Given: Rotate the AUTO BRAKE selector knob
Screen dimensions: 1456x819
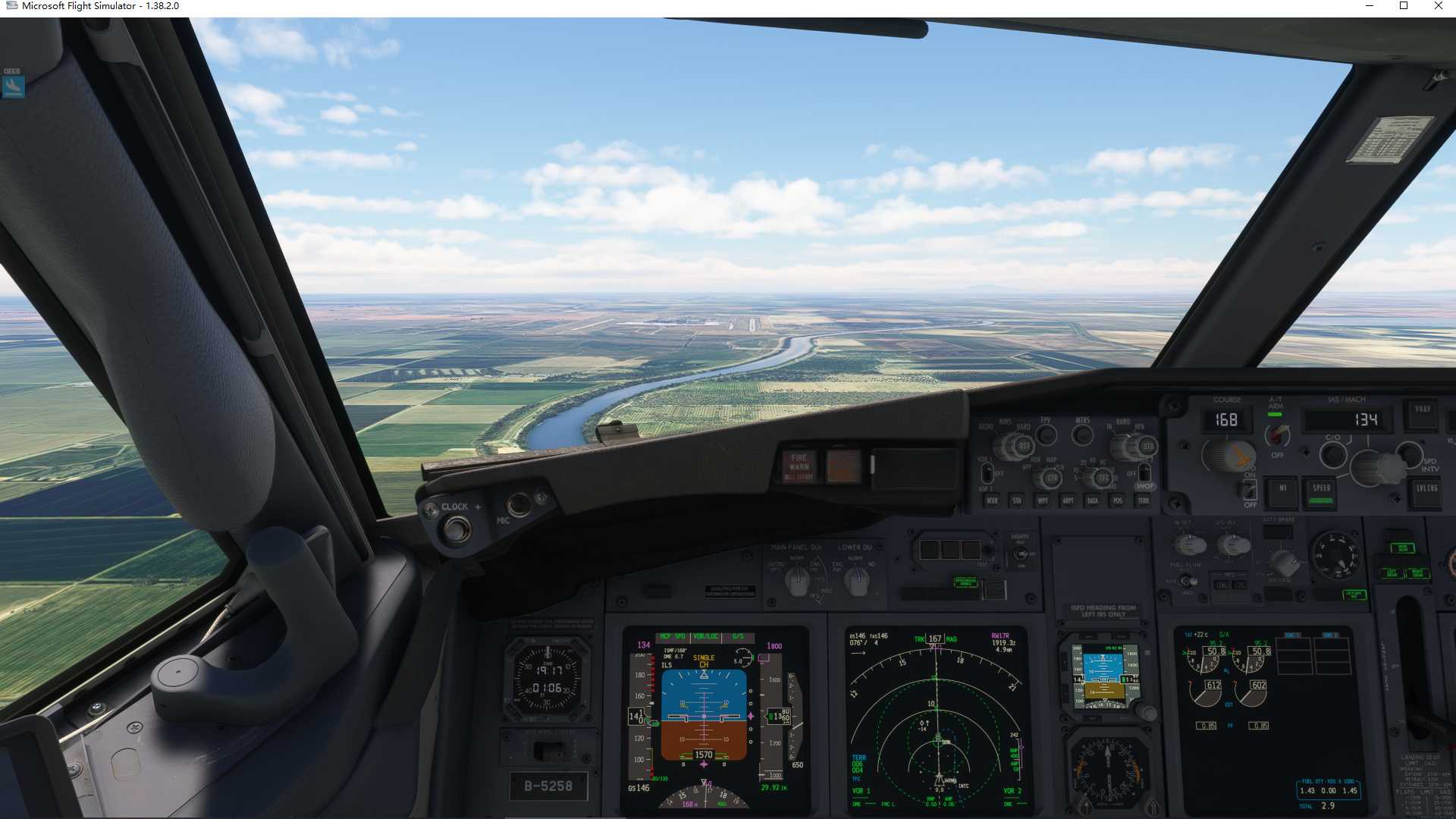Looking at the screenshot, I should (1282, 562).
